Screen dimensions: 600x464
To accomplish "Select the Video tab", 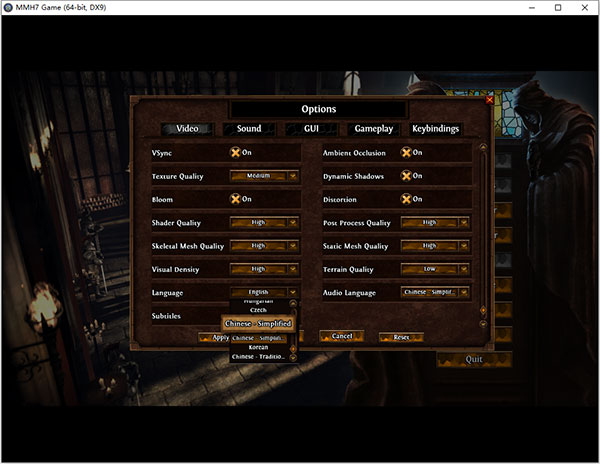I will click(187, 129).
